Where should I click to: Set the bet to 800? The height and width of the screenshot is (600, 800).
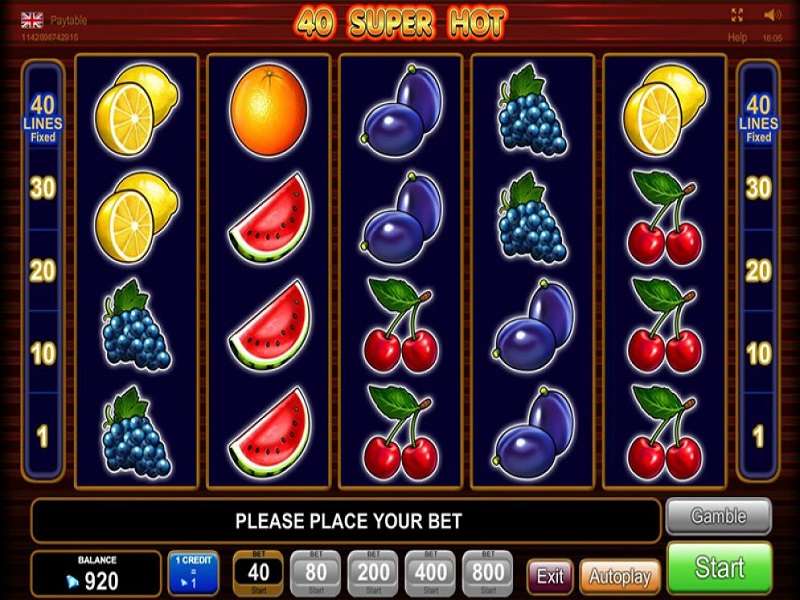488,573
